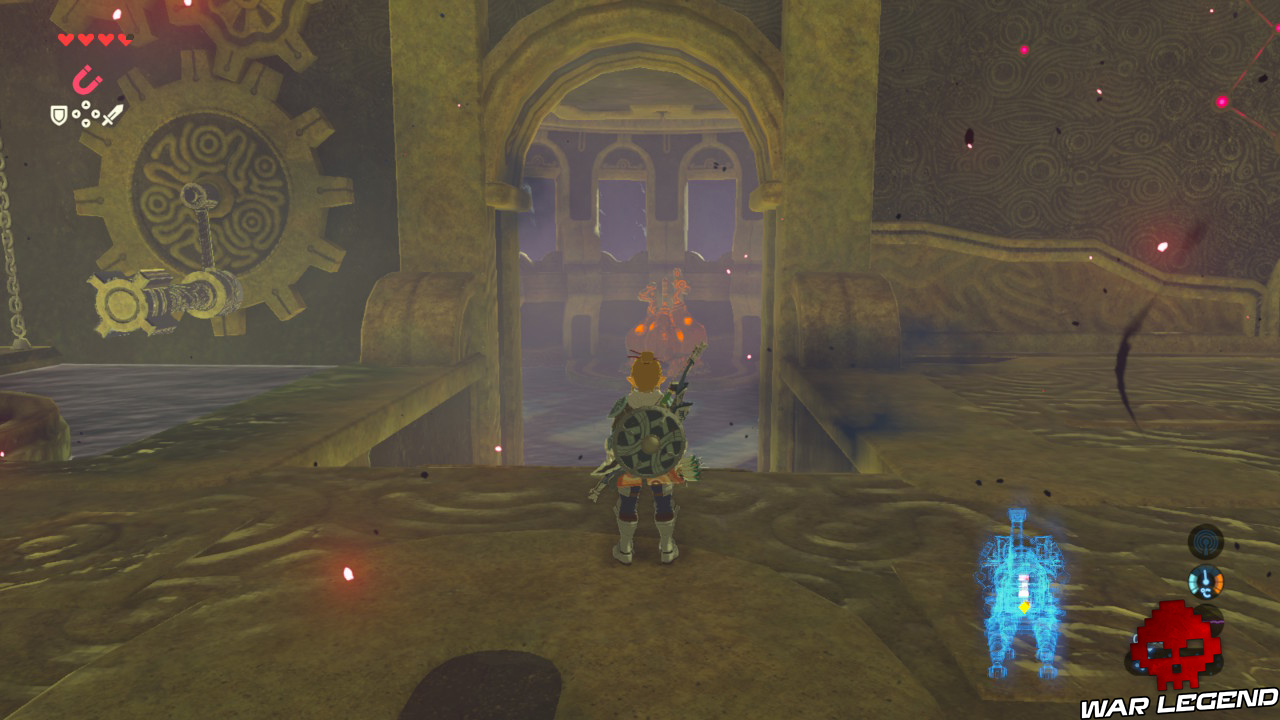Viewport: 1280px width, 720px height.
Task: Click the partially empty fourth heart
Action: 124,38
